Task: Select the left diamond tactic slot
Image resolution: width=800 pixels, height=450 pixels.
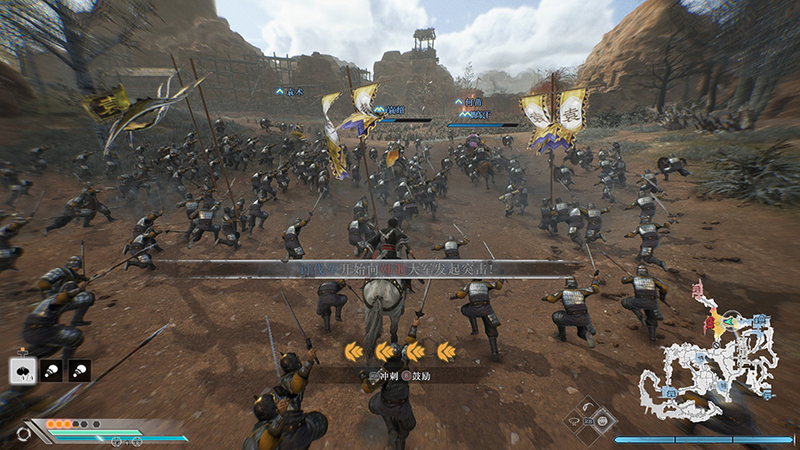Action: [x=573, y=419]
